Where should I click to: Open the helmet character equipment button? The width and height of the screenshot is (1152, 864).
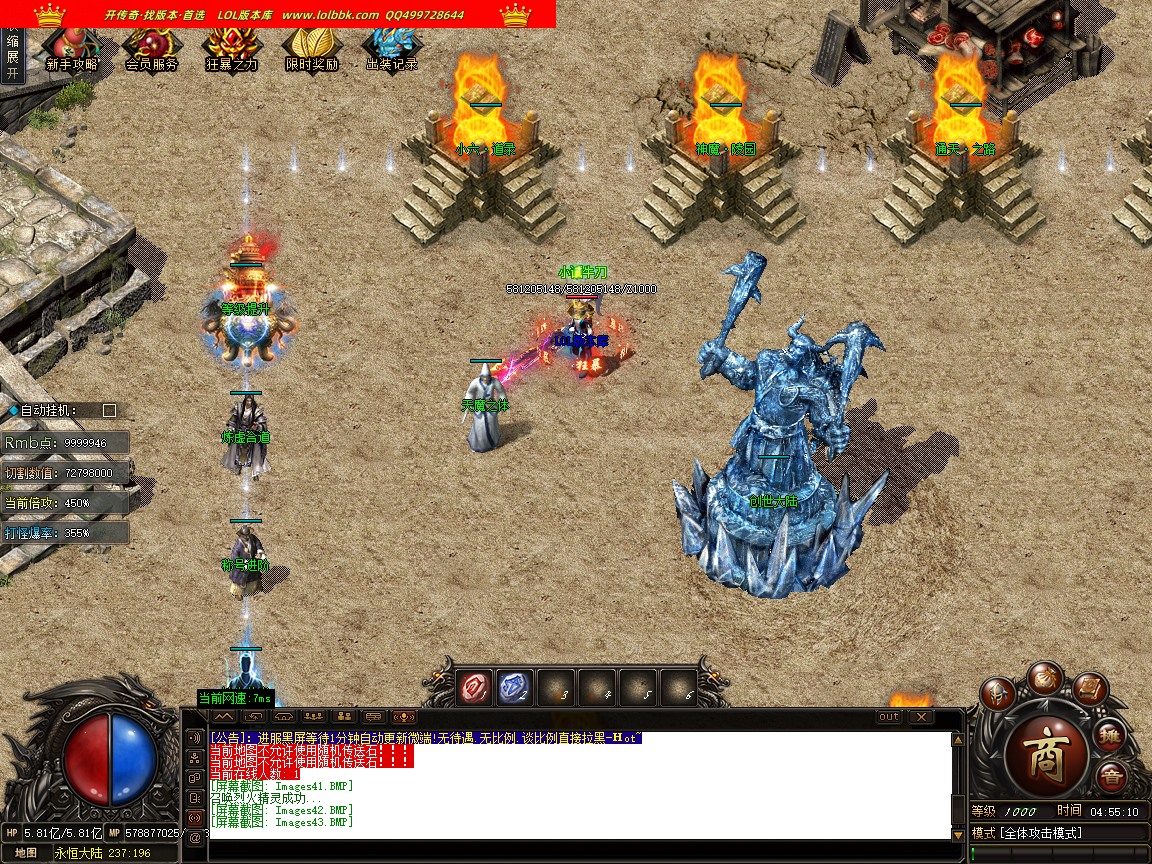click(997, 695)
